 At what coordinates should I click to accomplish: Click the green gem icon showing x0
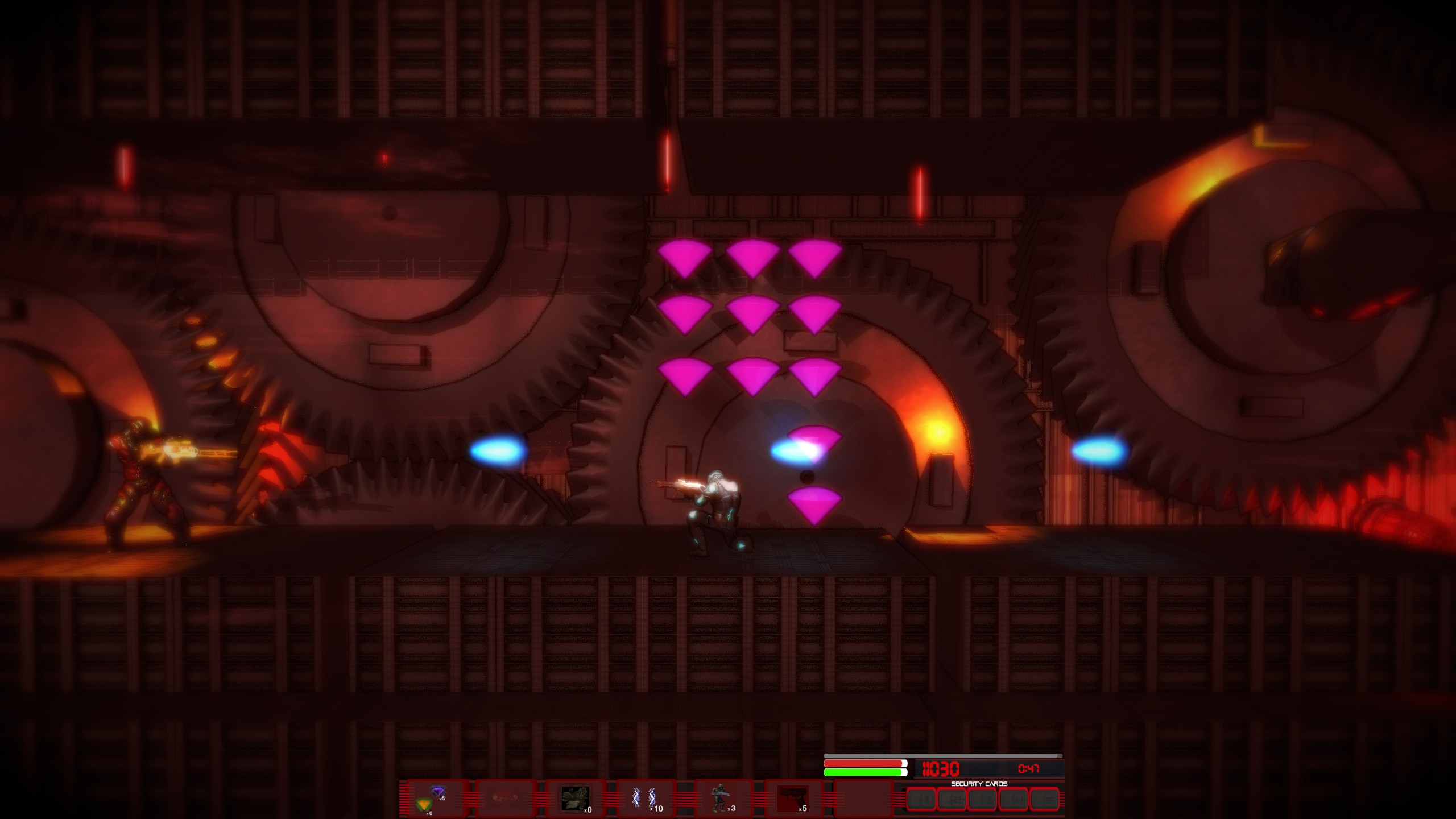tap(424, 805)
